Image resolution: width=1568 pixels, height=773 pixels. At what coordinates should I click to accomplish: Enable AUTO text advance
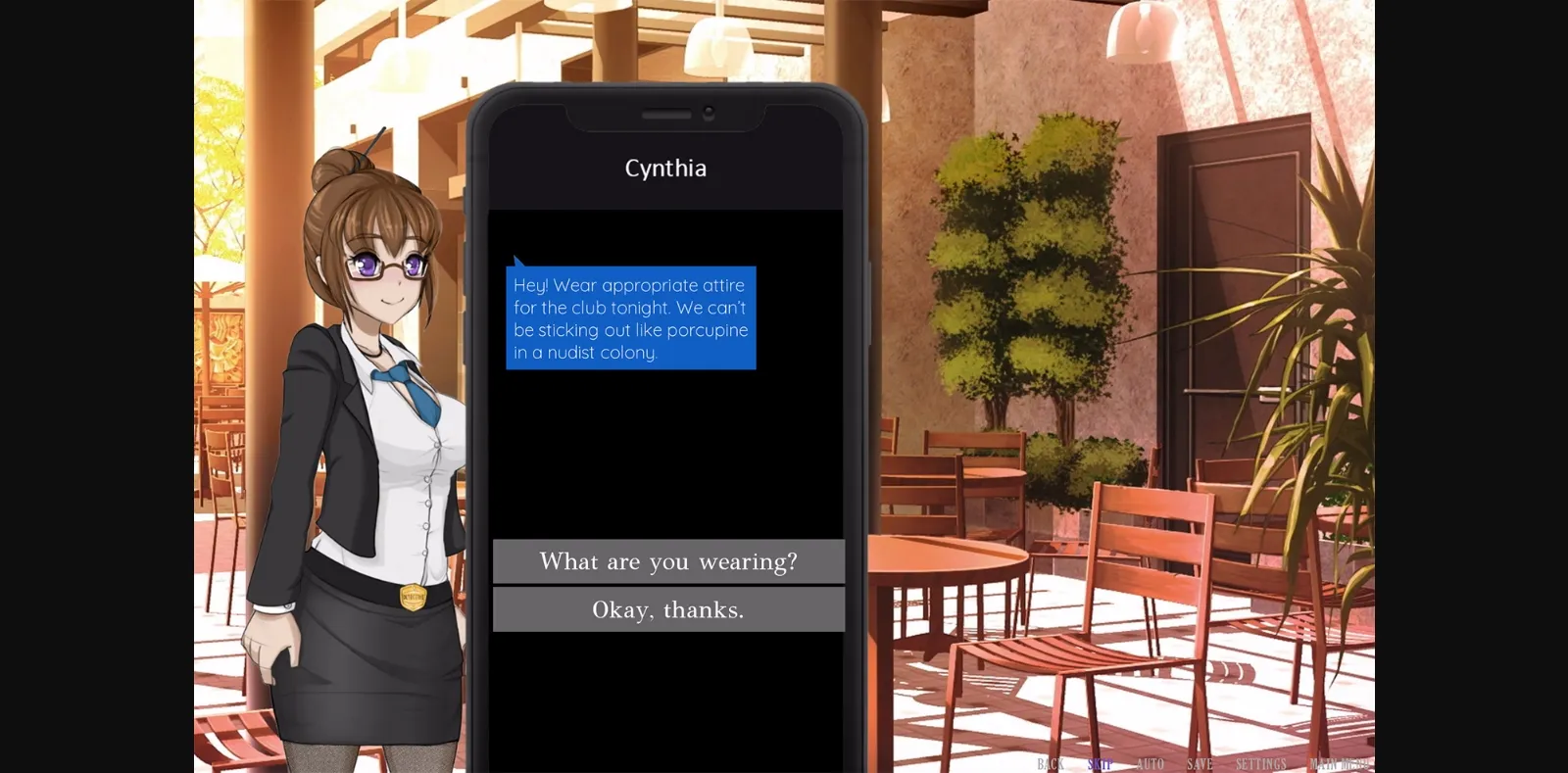(x=1151, y=764)
